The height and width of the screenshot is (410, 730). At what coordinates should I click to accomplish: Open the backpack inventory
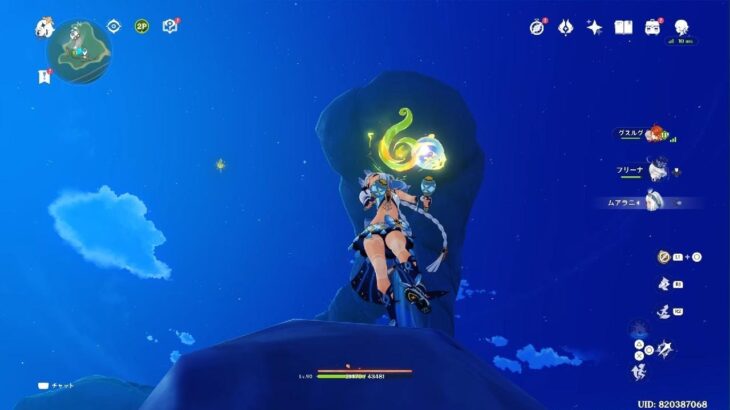[653, 27]
